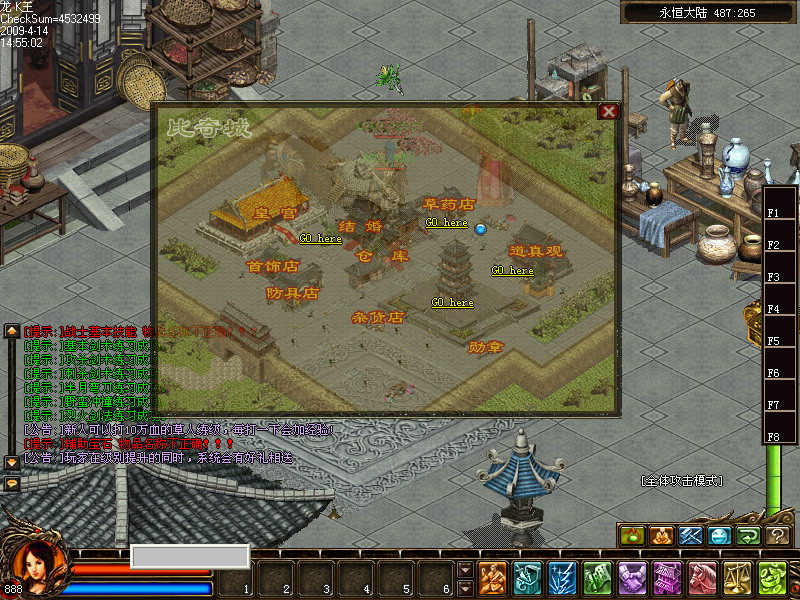Open the purple pagoda guild icon
The width and height of the screenshot is (800, 600).
point(667,579)
